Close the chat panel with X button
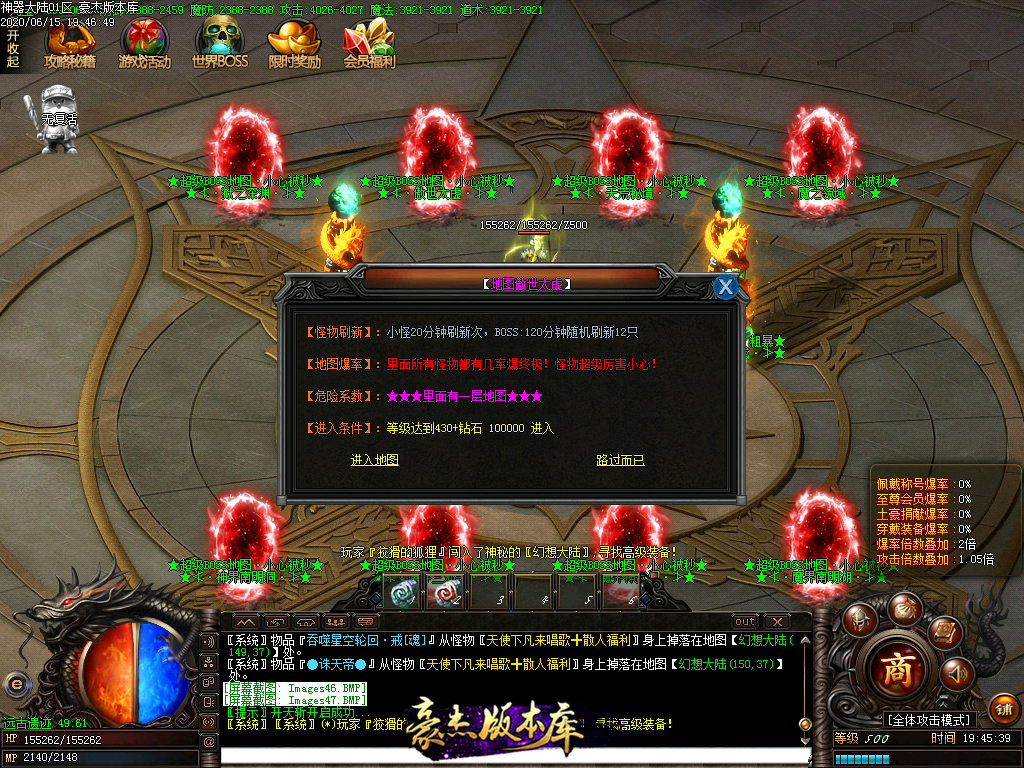This screenshot has height=768, width=1024. 777,621
